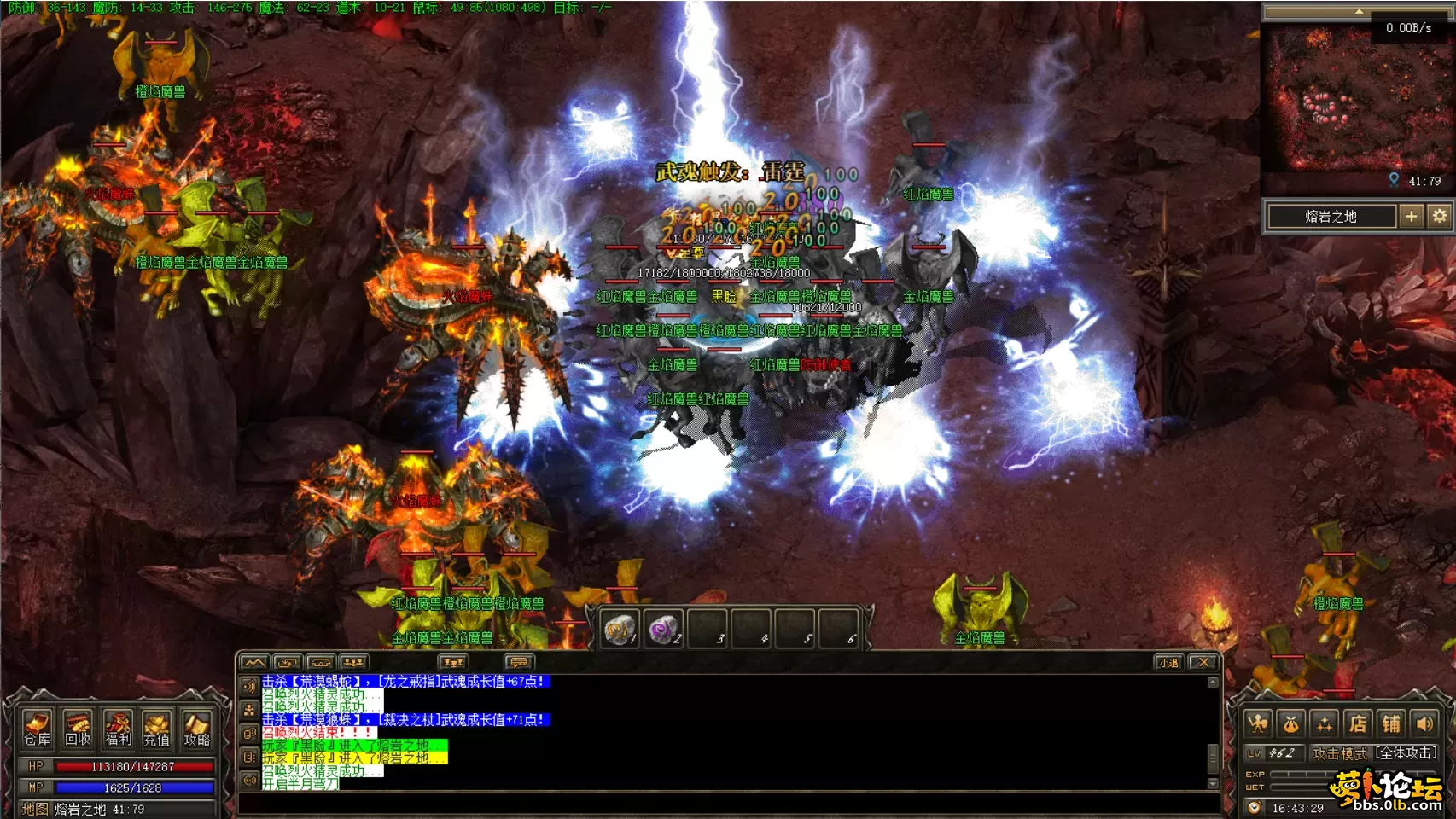
Task: Click the minimap of 熔岩之地
Action: click(1344, 102)
